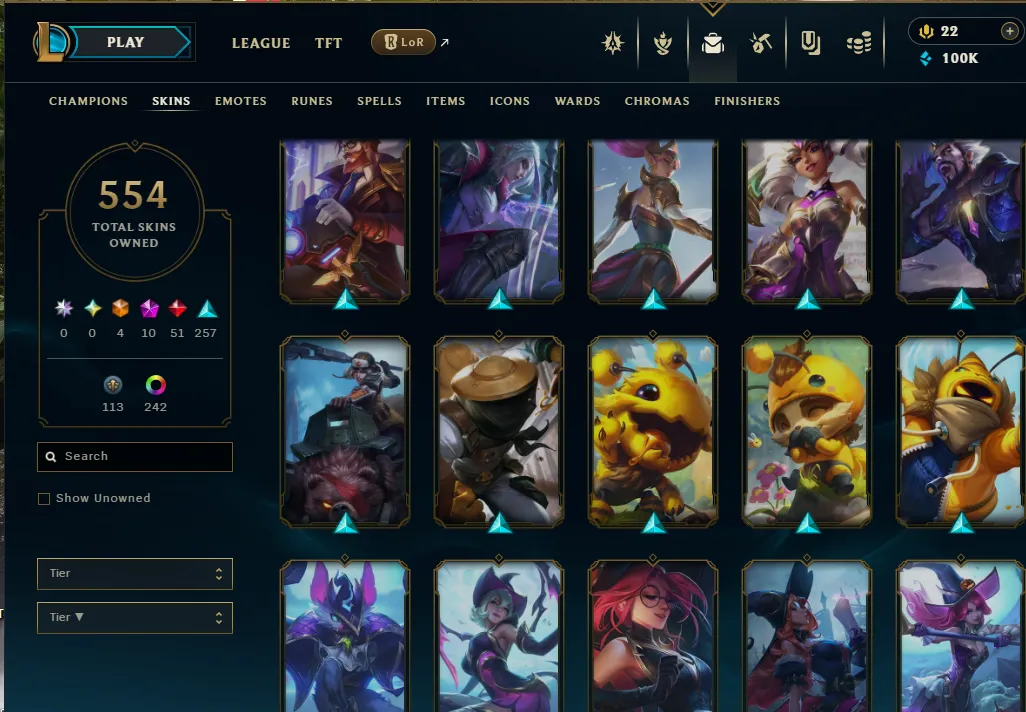Select the yellow bee Kog'Maw skin card
This screenshot has width=1026, height=712.
coord(653,430)
